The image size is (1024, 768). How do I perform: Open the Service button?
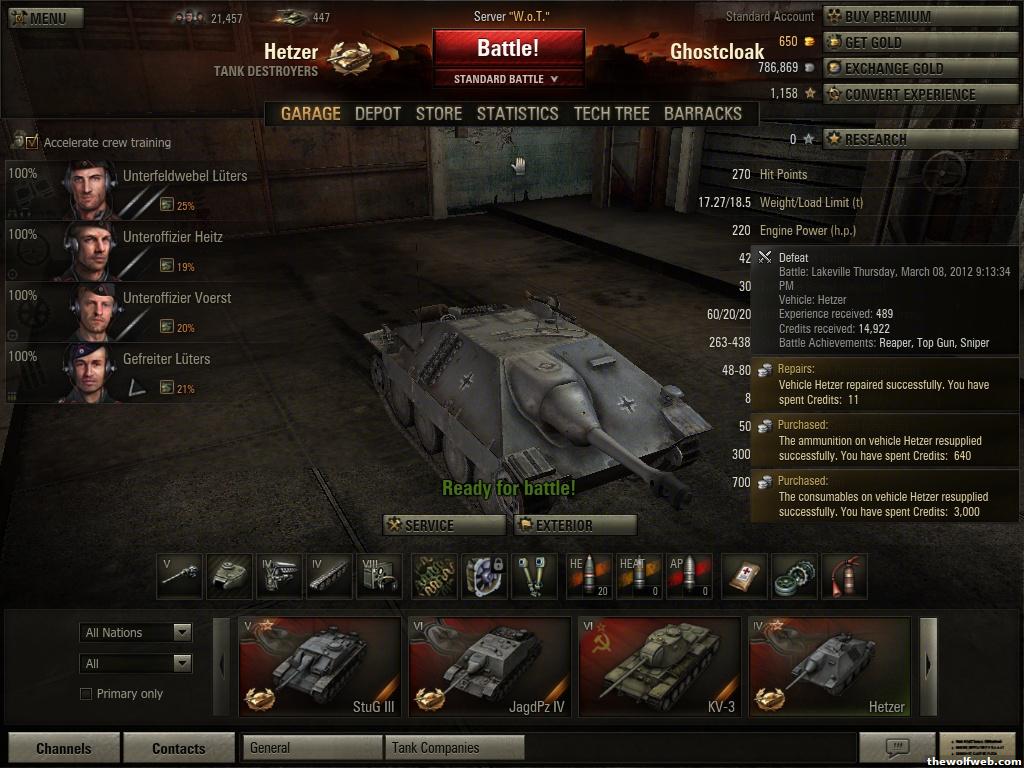444,525
